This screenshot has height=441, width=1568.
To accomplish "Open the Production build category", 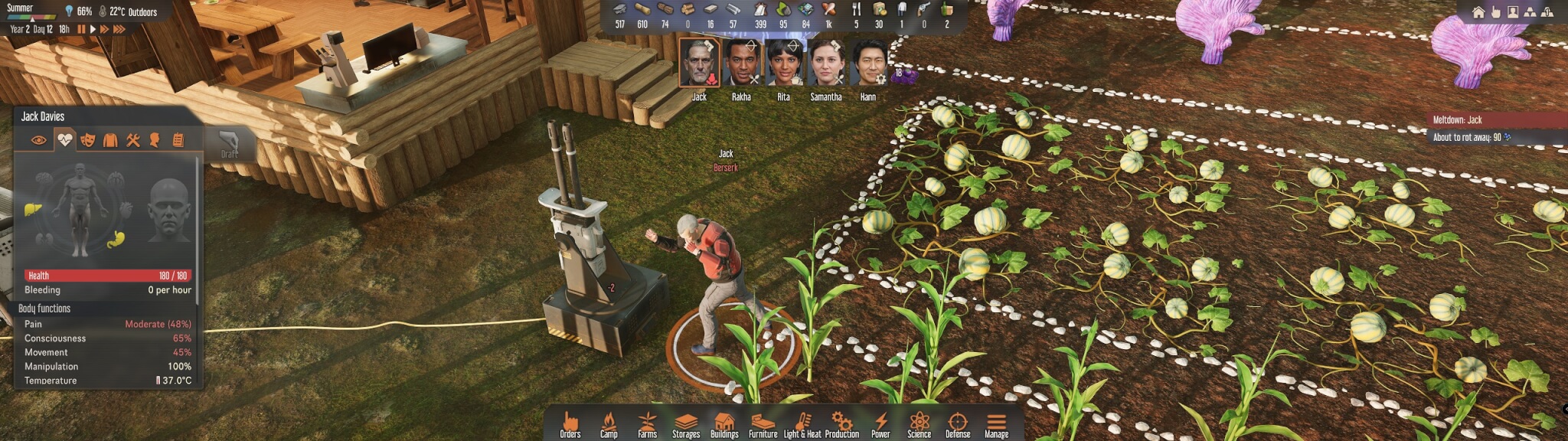I will (x=841, y=424).
